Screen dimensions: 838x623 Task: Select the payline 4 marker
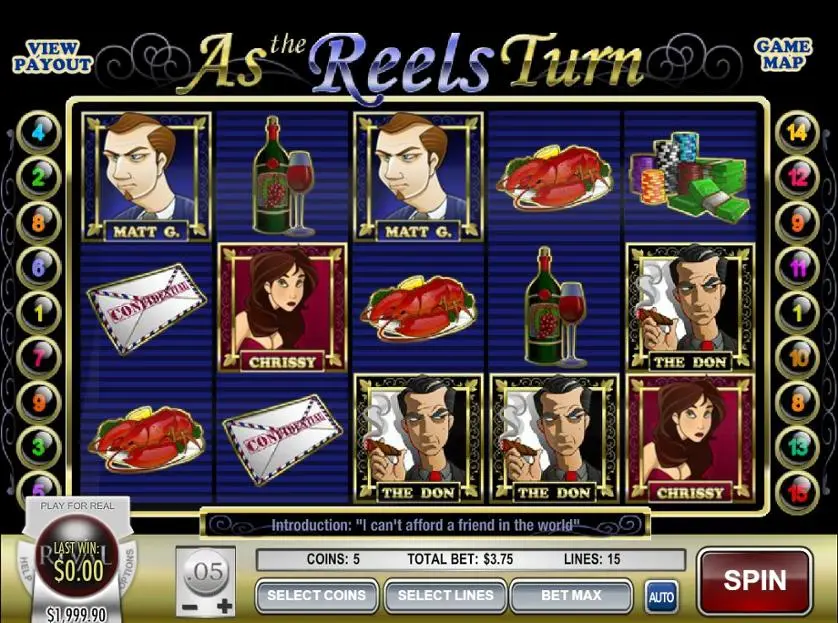click(x=40, y=132)
